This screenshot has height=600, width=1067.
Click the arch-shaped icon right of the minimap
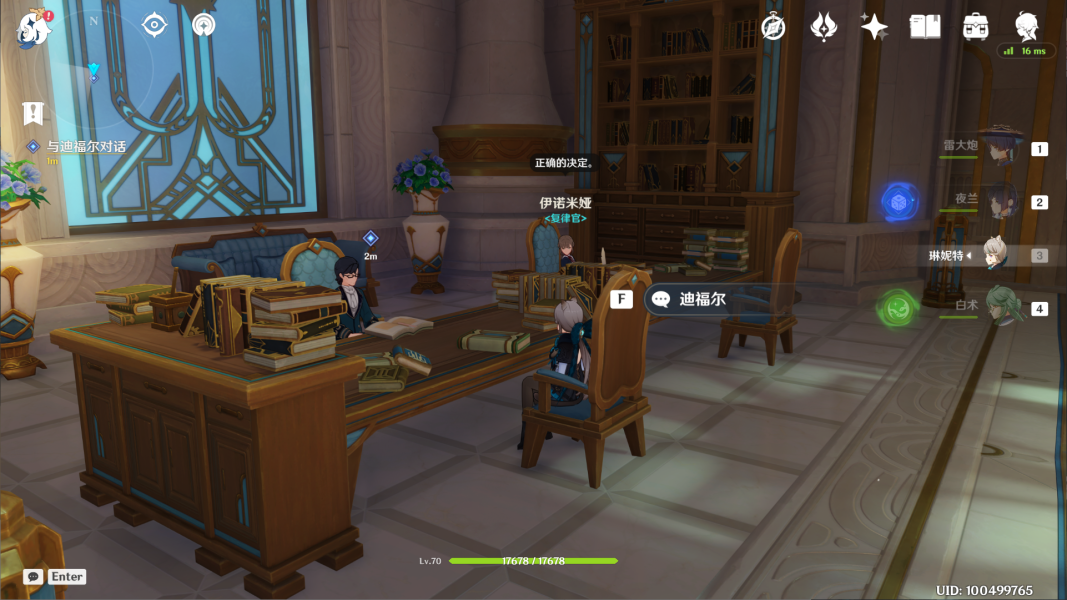(204, 25)
